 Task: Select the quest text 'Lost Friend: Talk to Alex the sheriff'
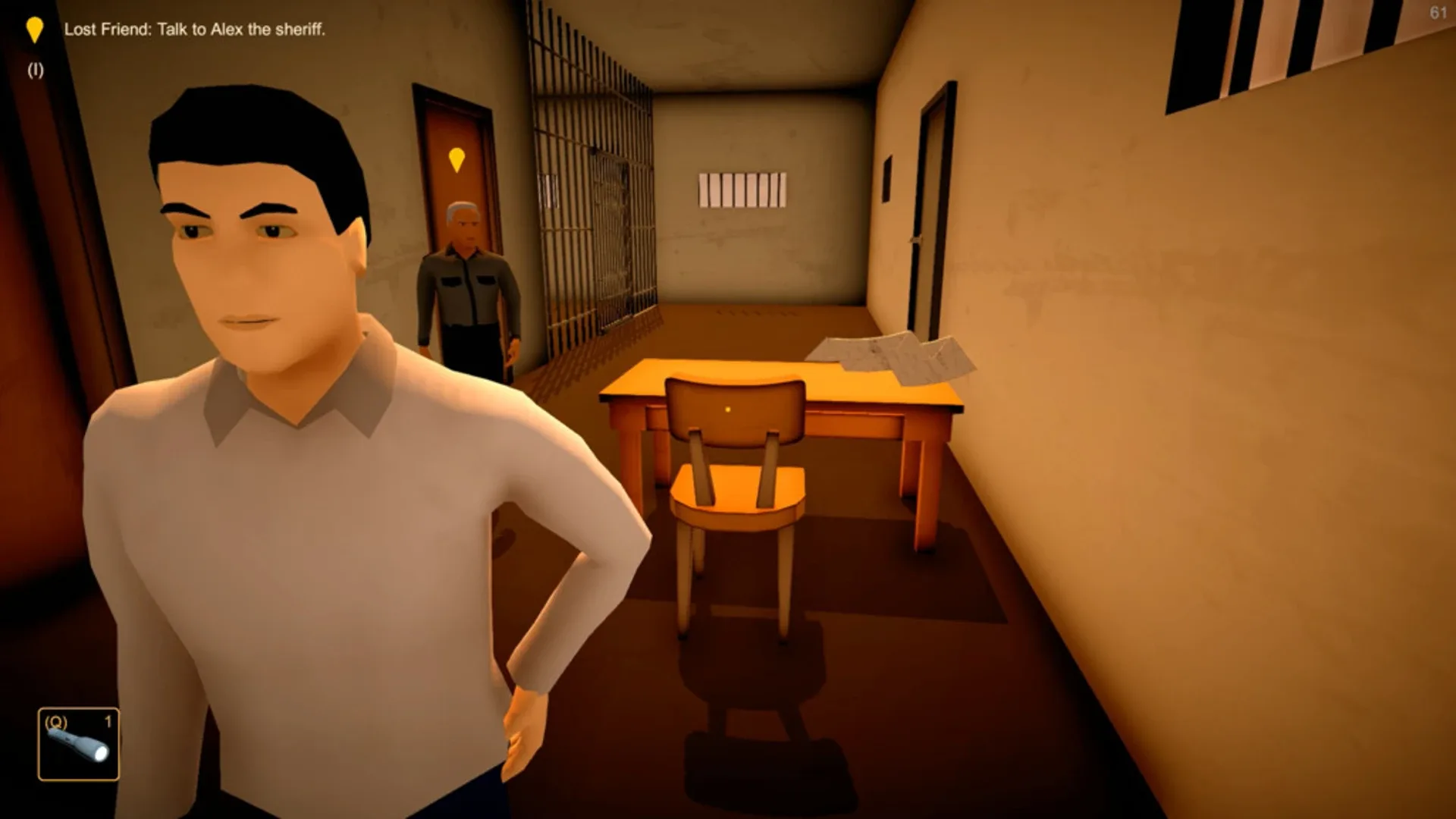(x=193, y=30)
